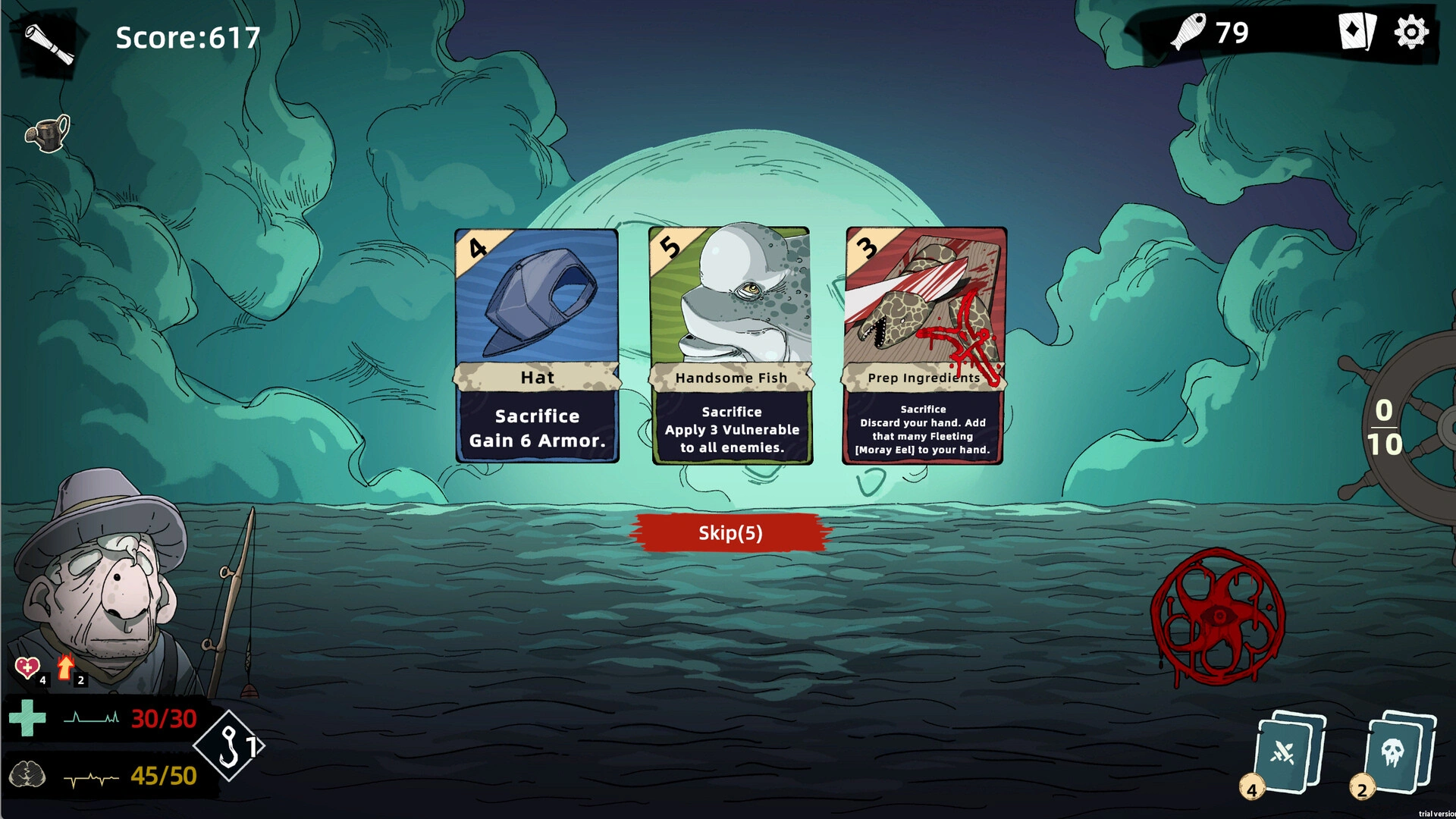This screenshot has width=1456, height=819.
Task: Skip the card reward
Action: point(730,533)
